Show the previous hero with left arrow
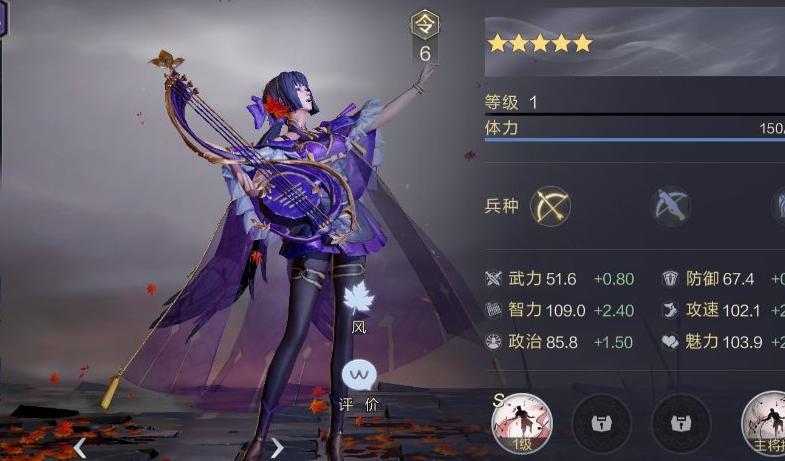Viewport: 785px width, 461px height. tap(80, 449)
